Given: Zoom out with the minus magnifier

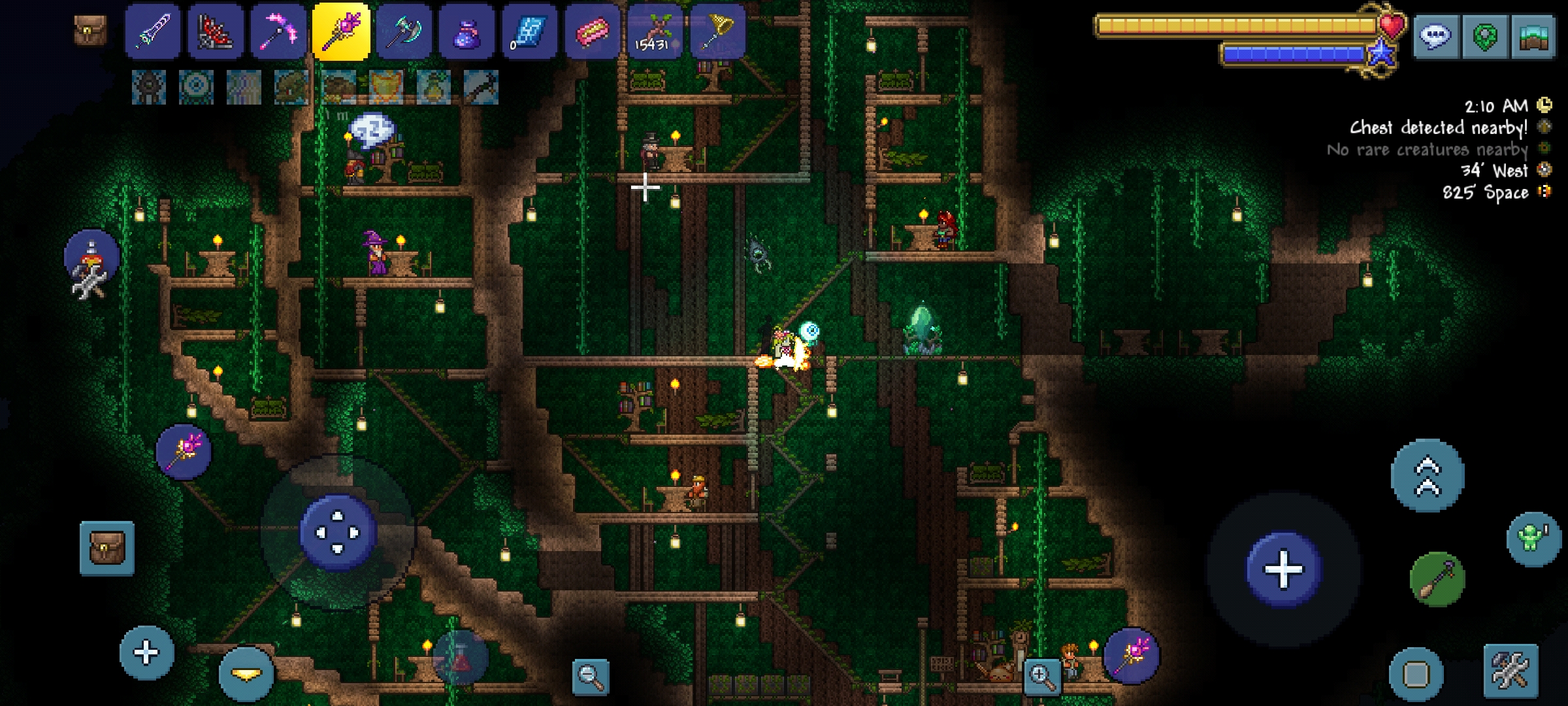Looking at the screenshot, I should (590, 676).
